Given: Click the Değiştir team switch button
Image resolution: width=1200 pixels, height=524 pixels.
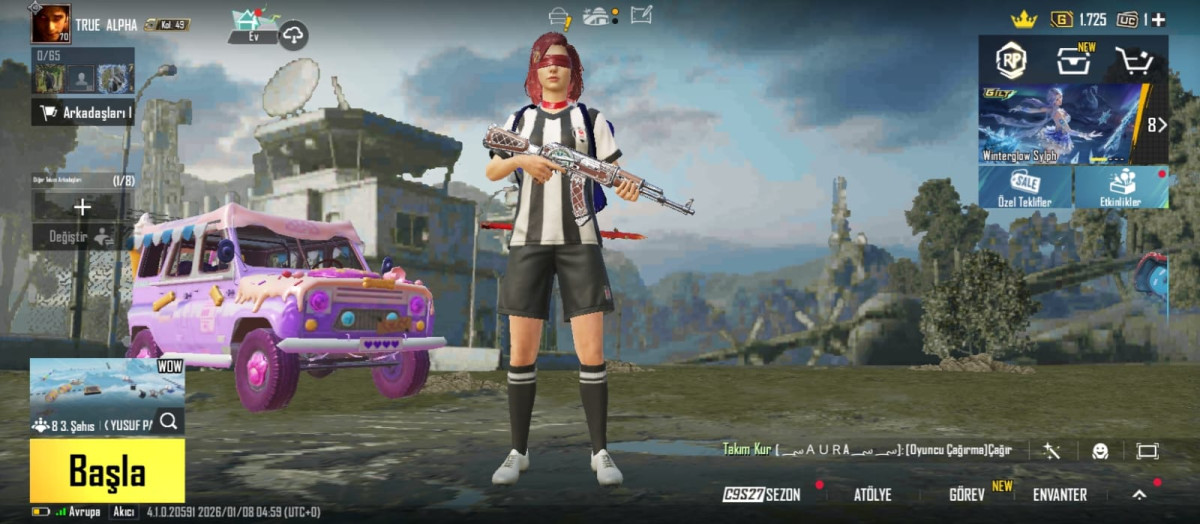Looking at the screenshot, I should coord(82,237).
